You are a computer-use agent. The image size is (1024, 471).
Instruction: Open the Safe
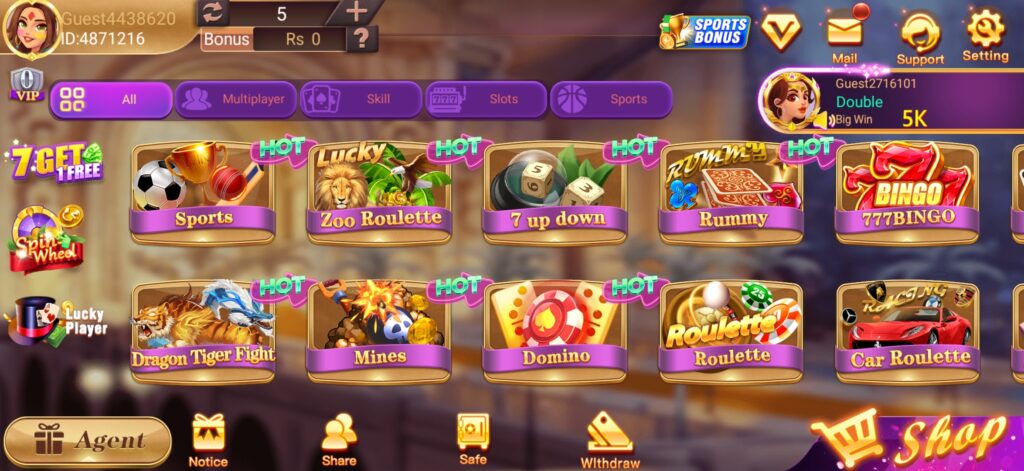(473, 439)
